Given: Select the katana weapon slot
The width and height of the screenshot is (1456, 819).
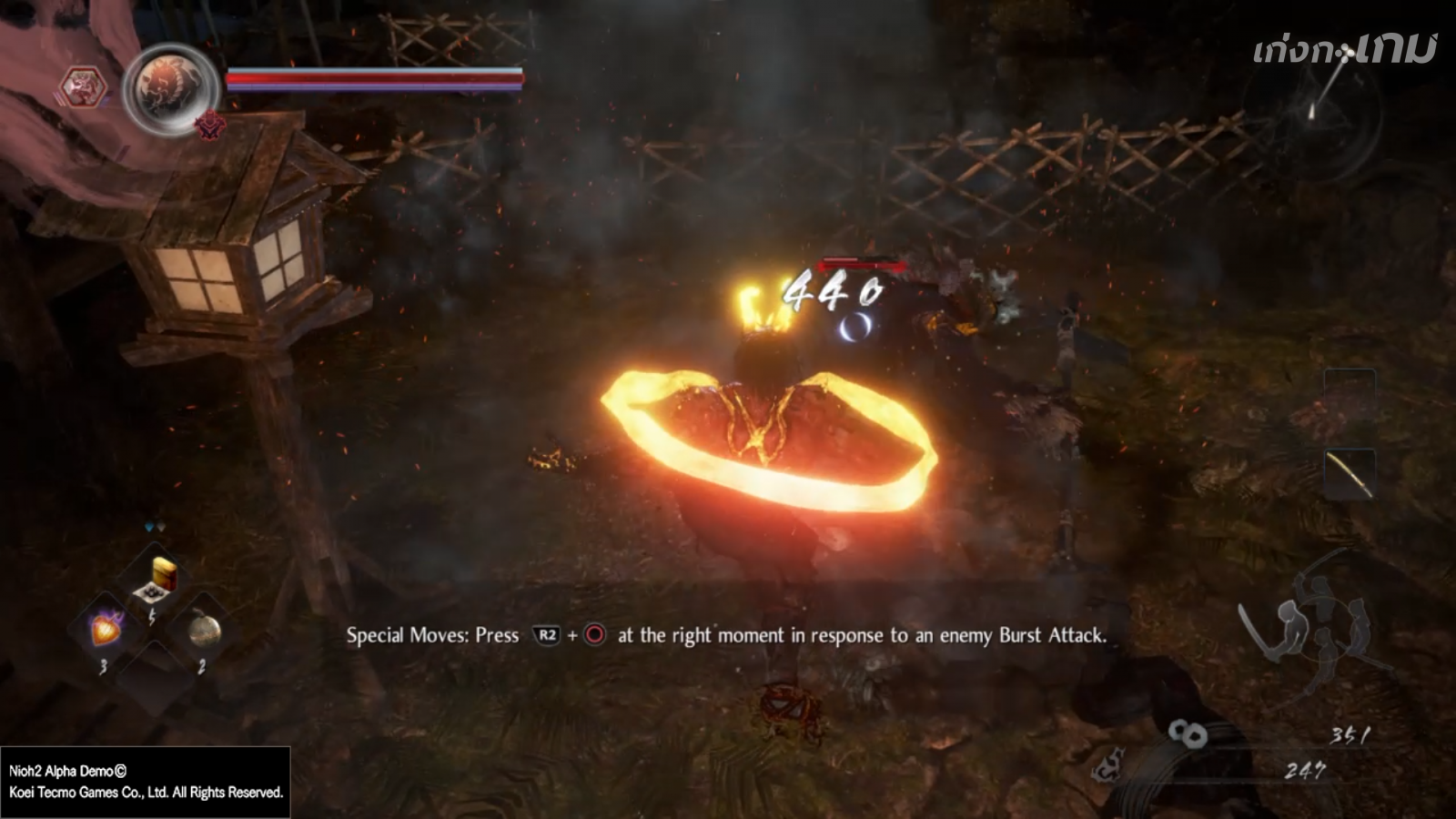Looking at the screenshot, I should 1349,474.
